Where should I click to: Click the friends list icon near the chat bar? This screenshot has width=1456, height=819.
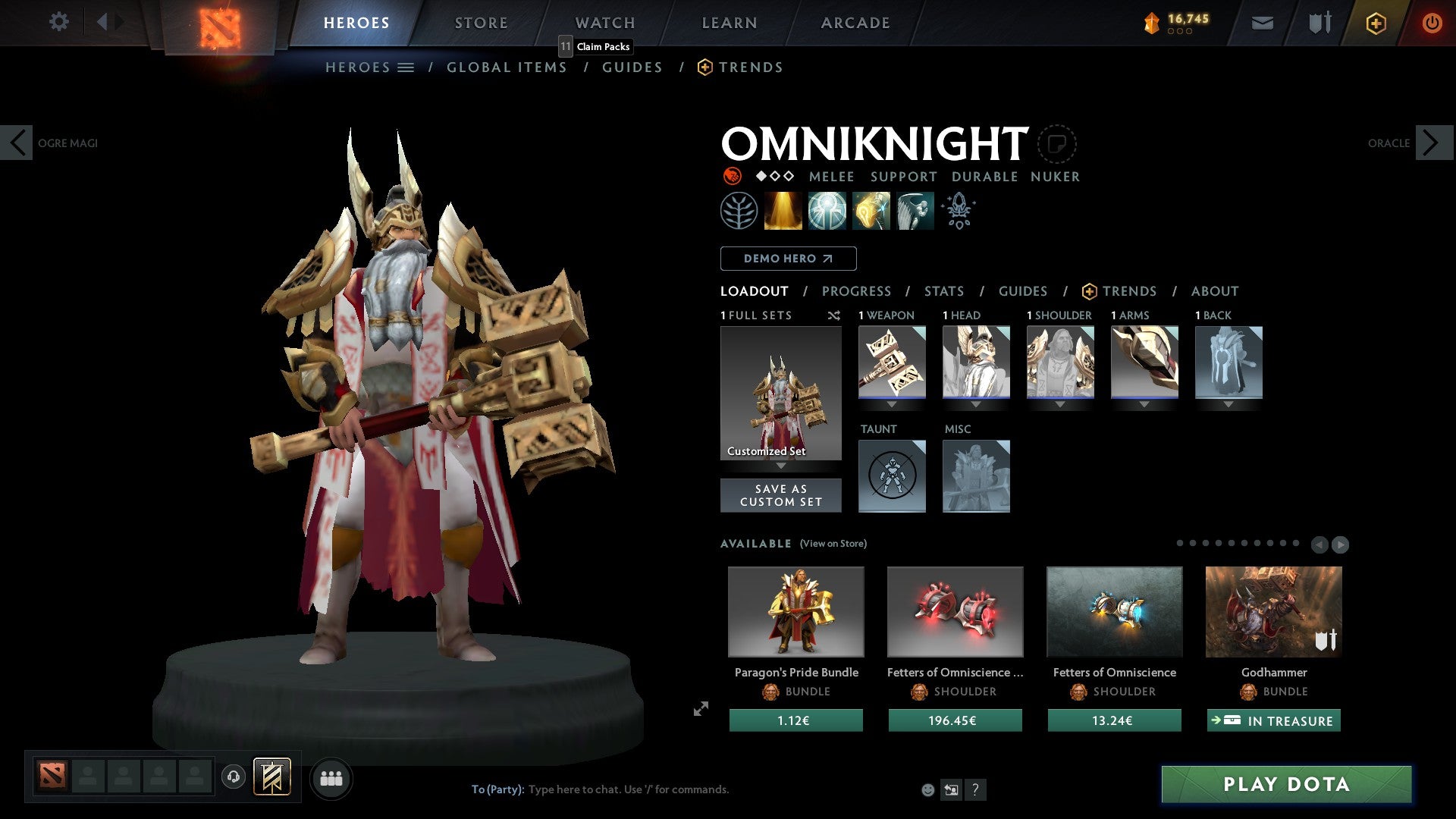(331, 778)
